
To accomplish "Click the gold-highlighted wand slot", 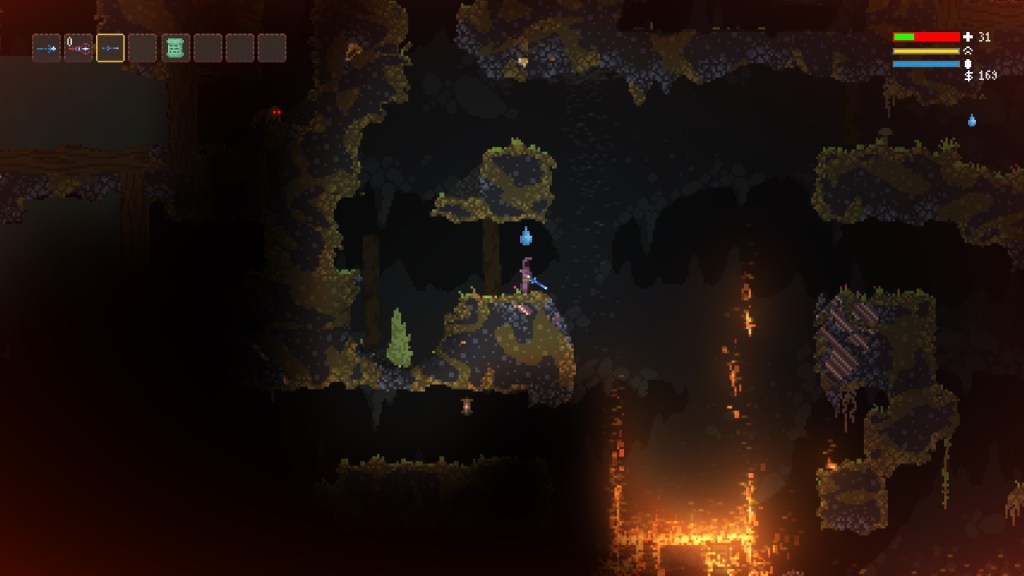I will [x=110, y=48].
